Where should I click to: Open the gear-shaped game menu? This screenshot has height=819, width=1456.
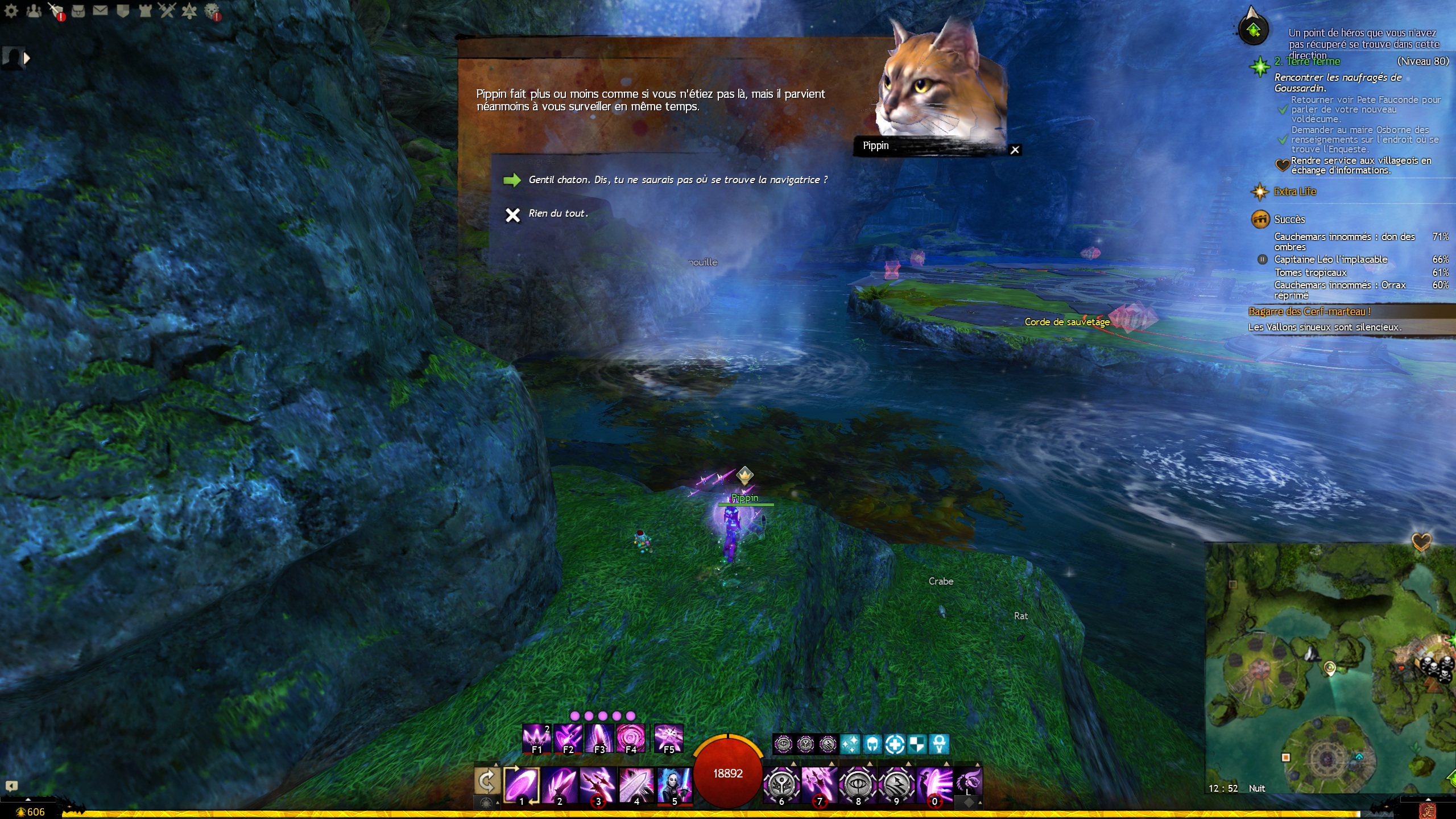pyautogui.click(x=11, y=10)
